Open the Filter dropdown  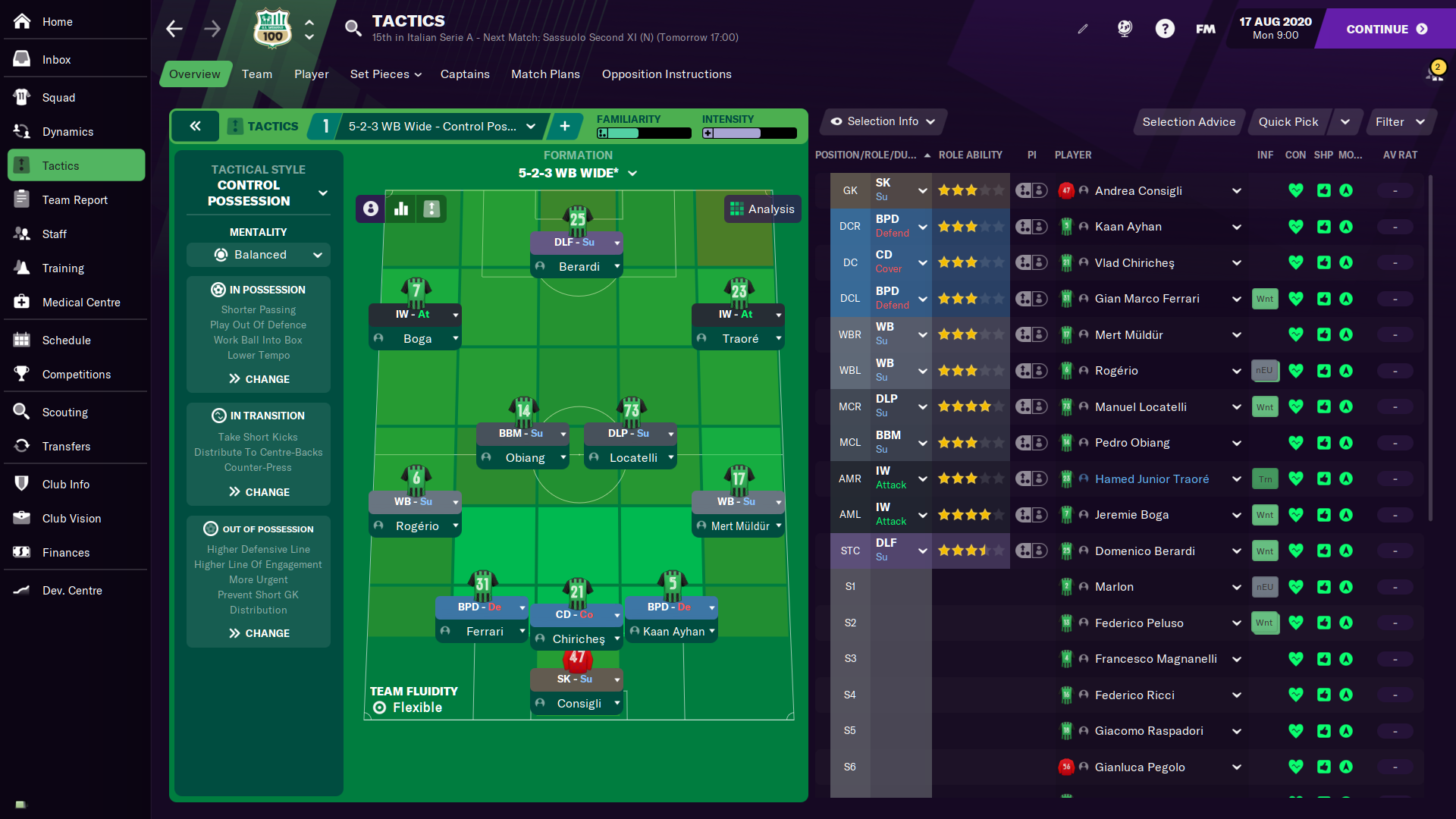1399,121
